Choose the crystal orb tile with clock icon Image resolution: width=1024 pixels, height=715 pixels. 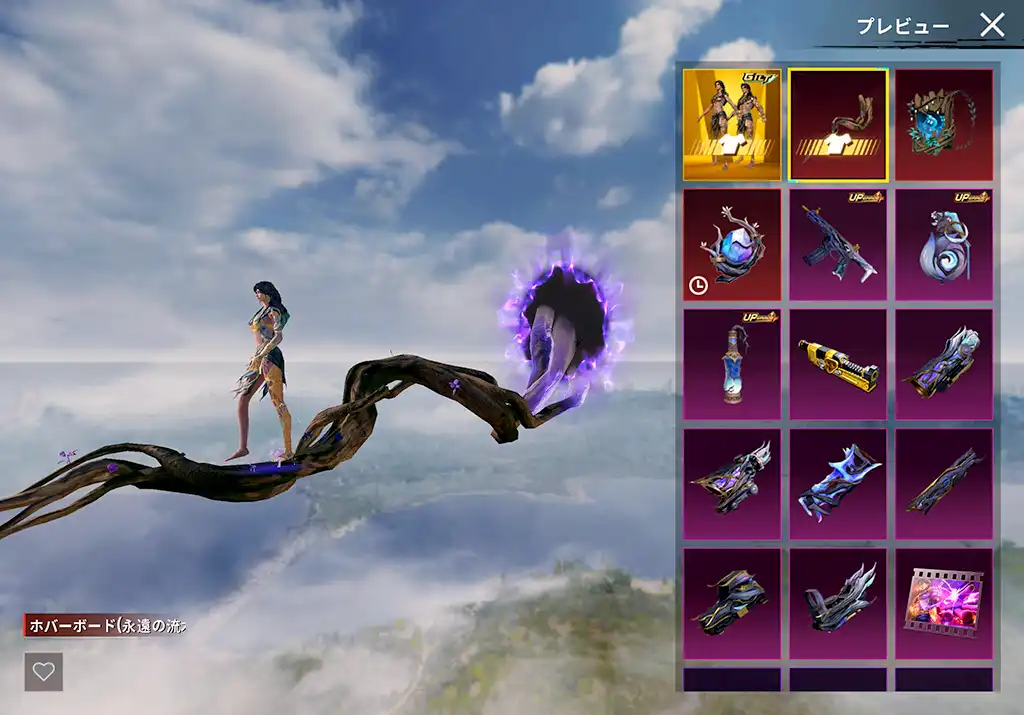(732, 245)
